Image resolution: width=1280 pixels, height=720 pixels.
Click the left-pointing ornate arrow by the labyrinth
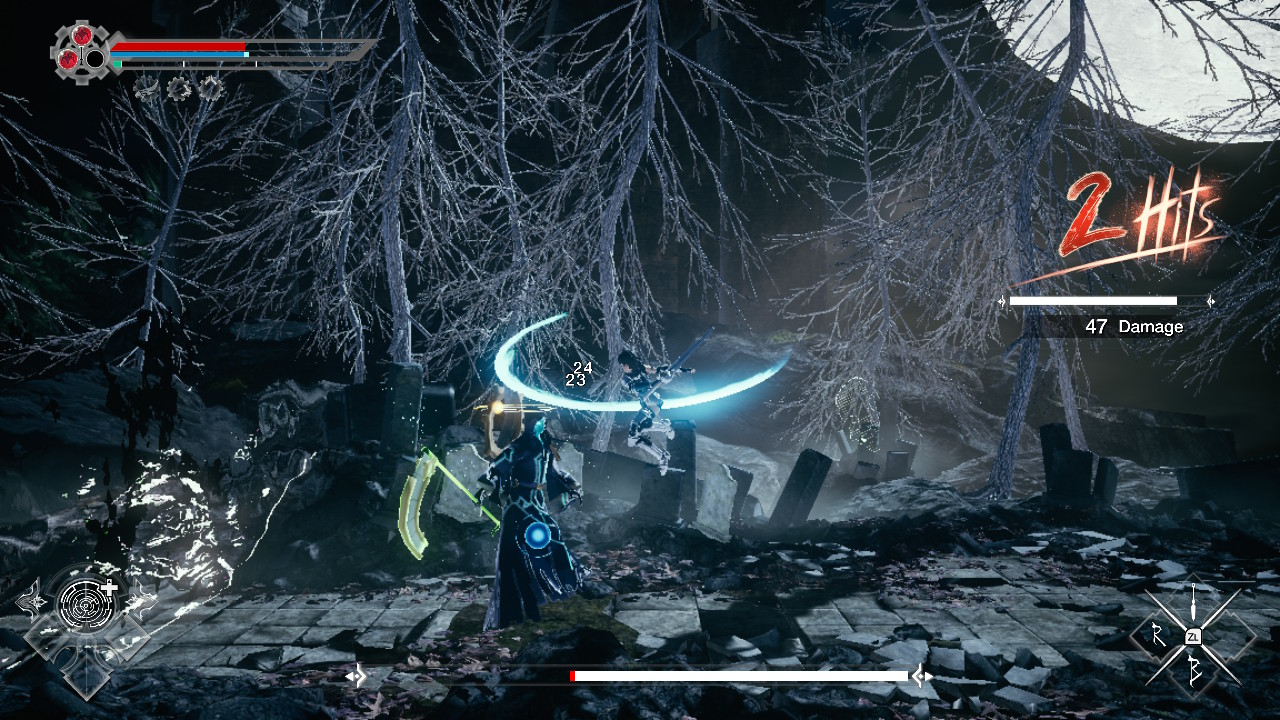pos(32,601)
